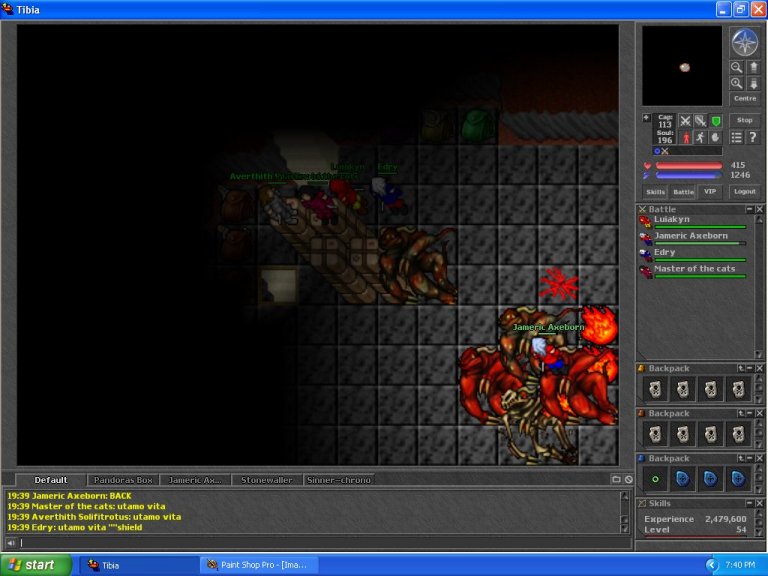This screenshot has width=768, height=576.
Task: Zoom in the minimap
Action: coord(736,83)
